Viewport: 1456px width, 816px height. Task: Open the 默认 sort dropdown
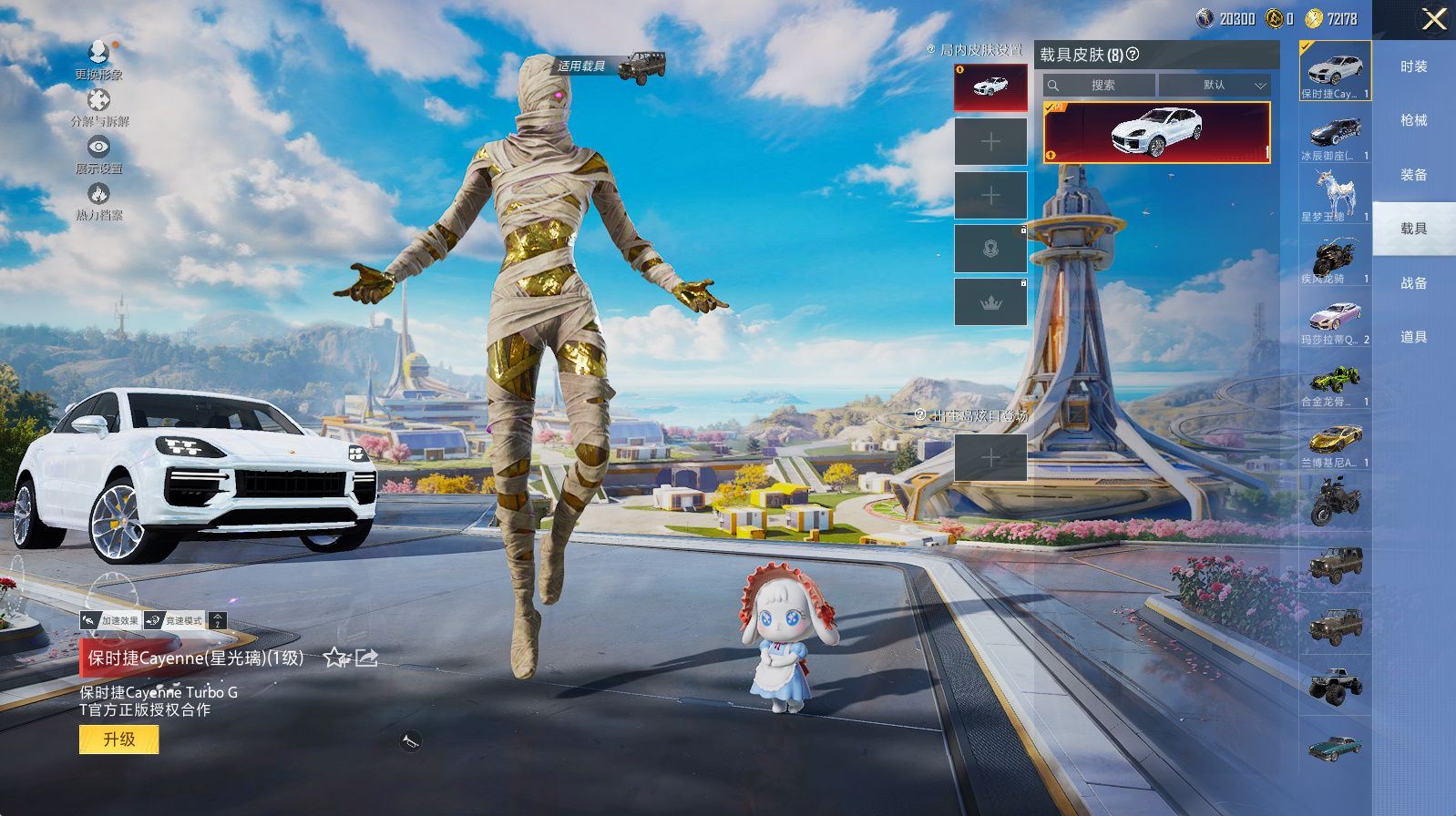coord(1215,85)
